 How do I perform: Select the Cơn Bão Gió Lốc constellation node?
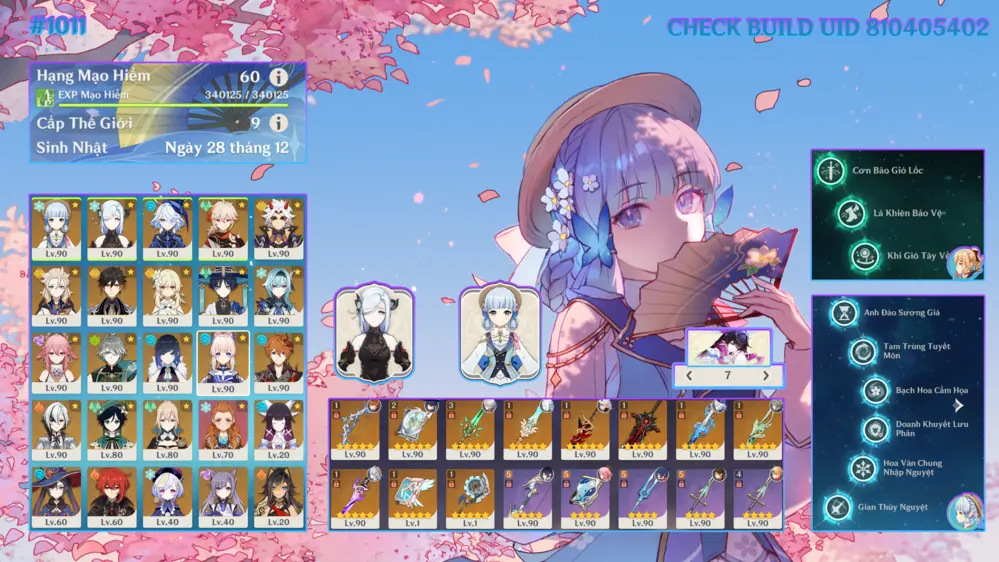(830, 171)
